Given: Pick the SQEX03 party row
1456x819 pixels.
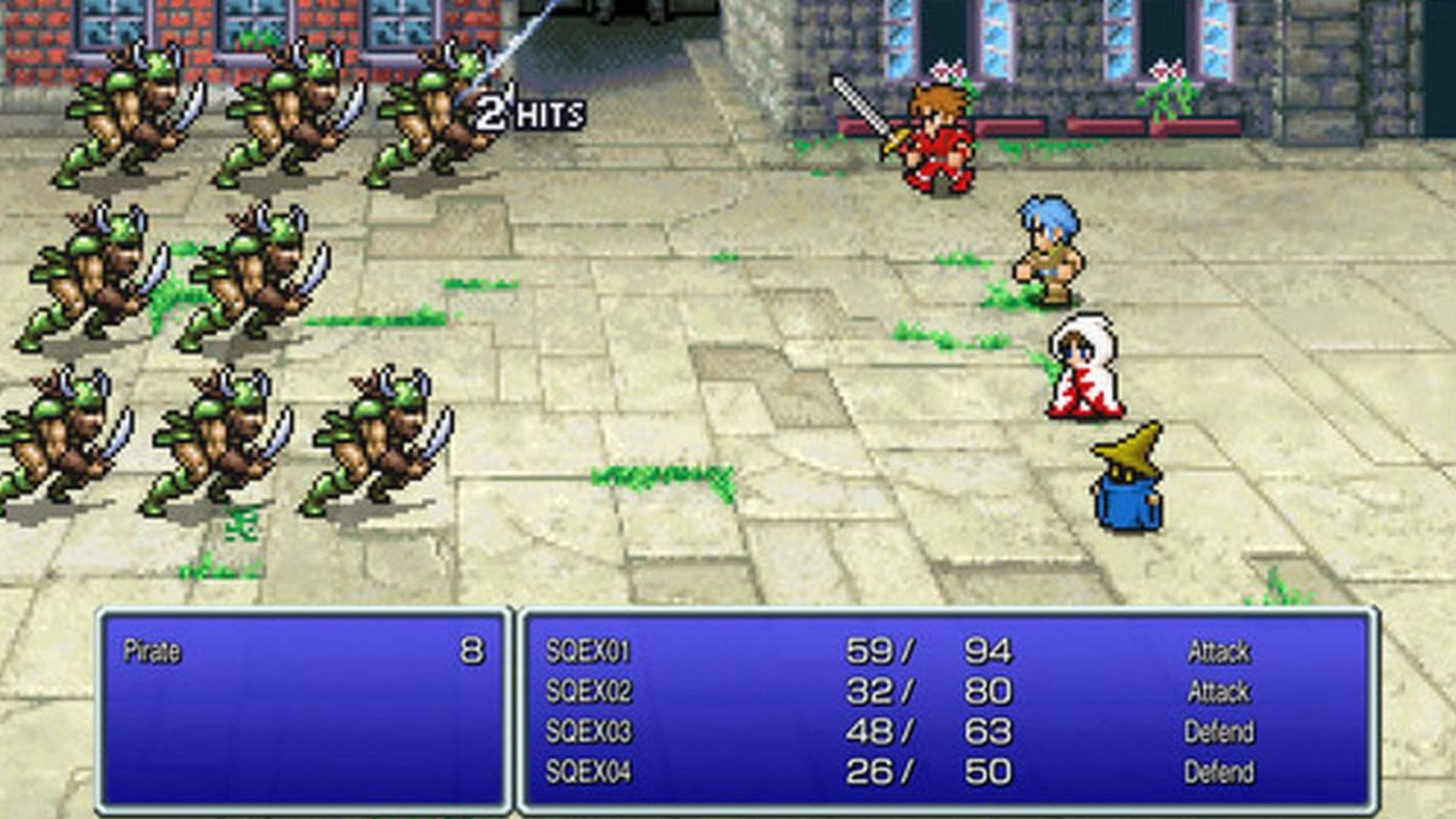Looking at the screenshot, I should pyautogui.click(x=588, y=732).
